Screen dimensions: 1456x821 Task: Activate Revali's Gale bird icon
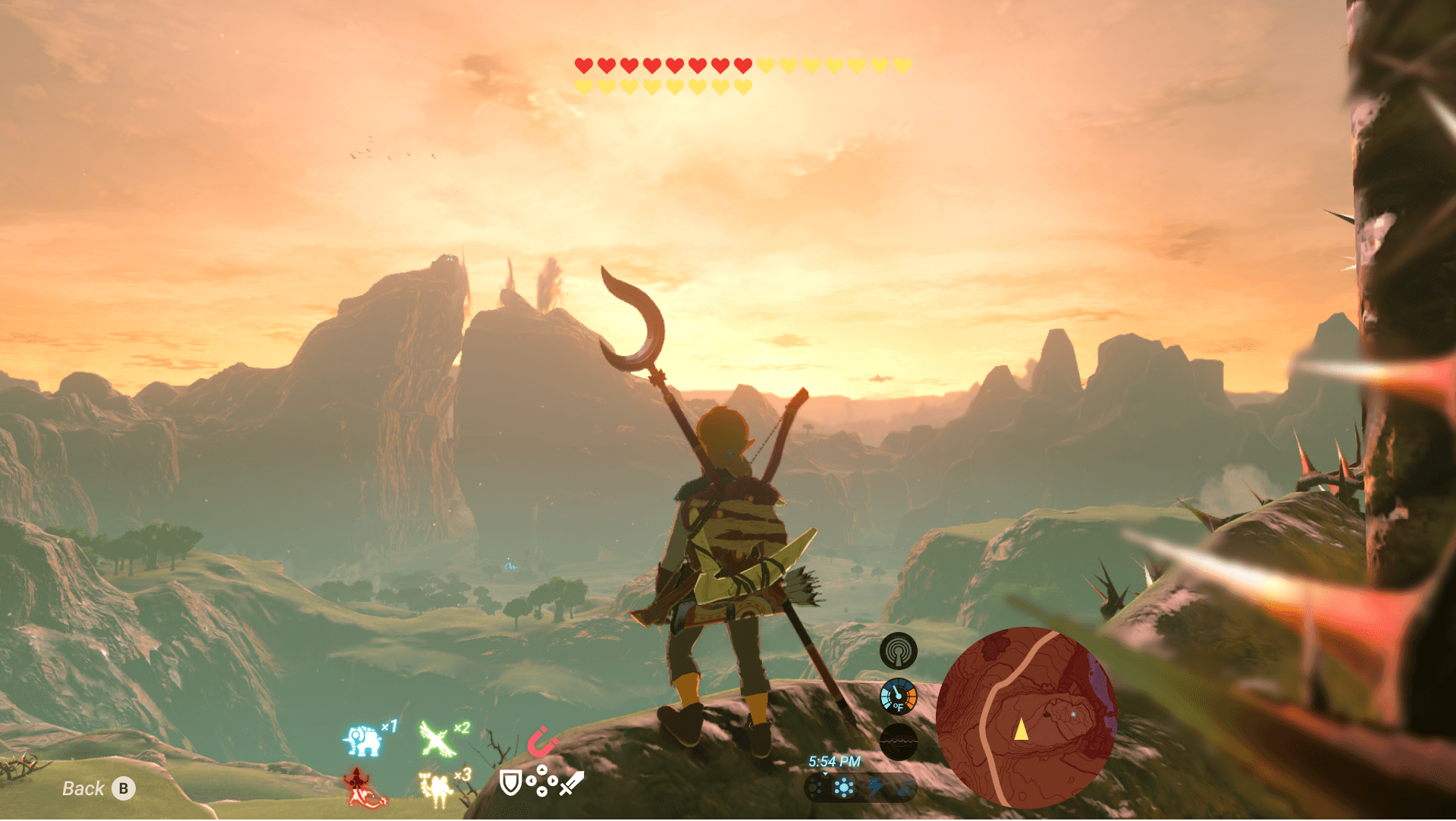(x=435, y=738)
